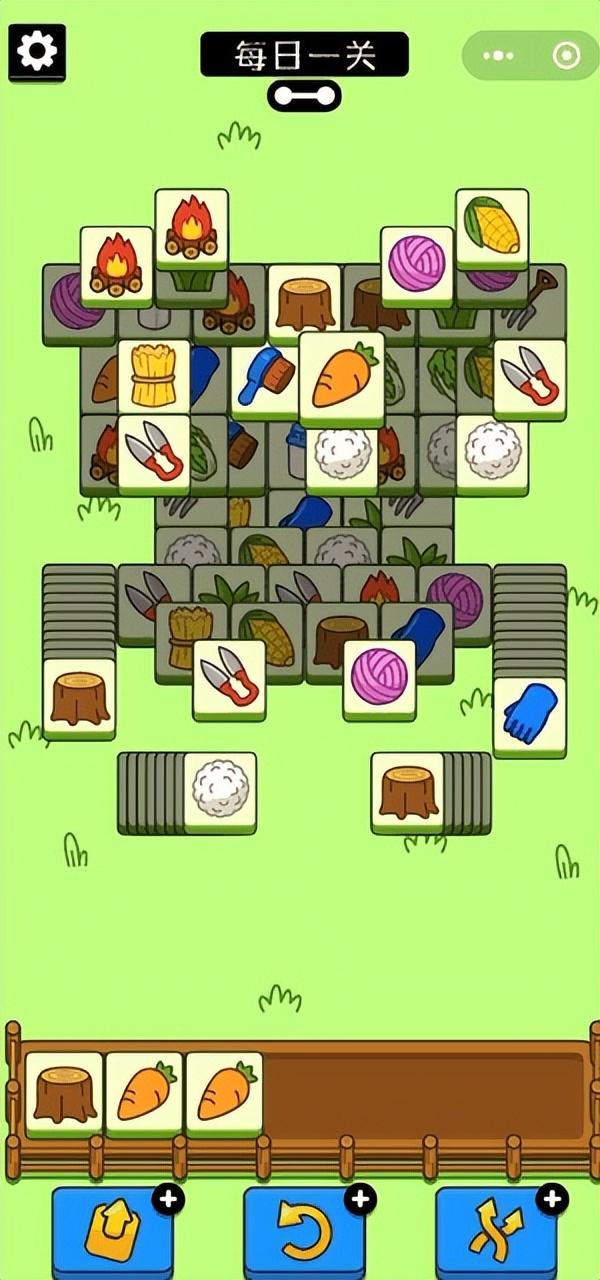Use the shuffle tiles power-up
The height and width of the screenshot is (1280, 600).
(495, 1229)
